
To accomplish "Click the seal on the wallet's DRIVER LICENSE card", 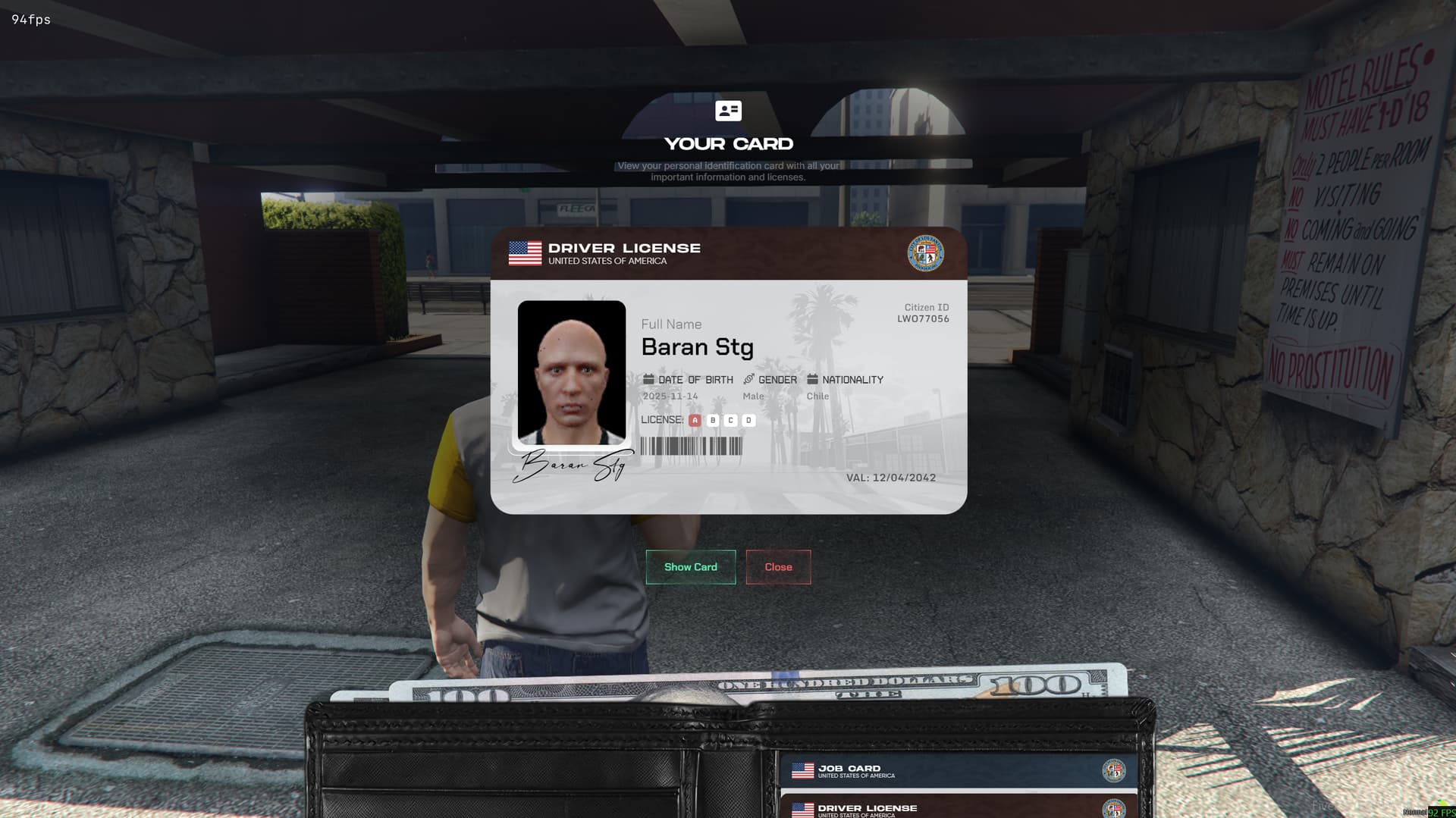I will 1113,810.
